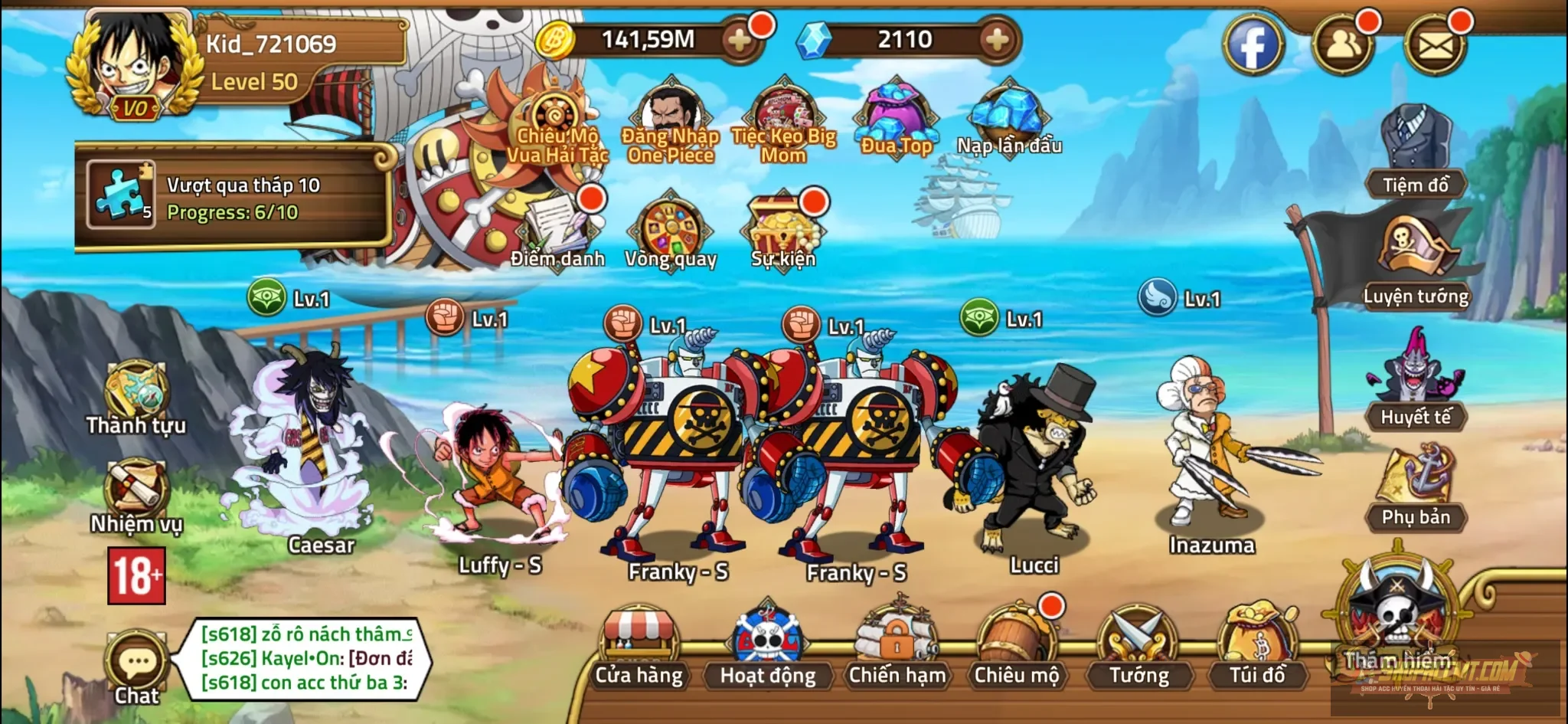Open the Chiến hạm ship menu
The width and height of the screenshot is (1568, 724).
point(897,647)
